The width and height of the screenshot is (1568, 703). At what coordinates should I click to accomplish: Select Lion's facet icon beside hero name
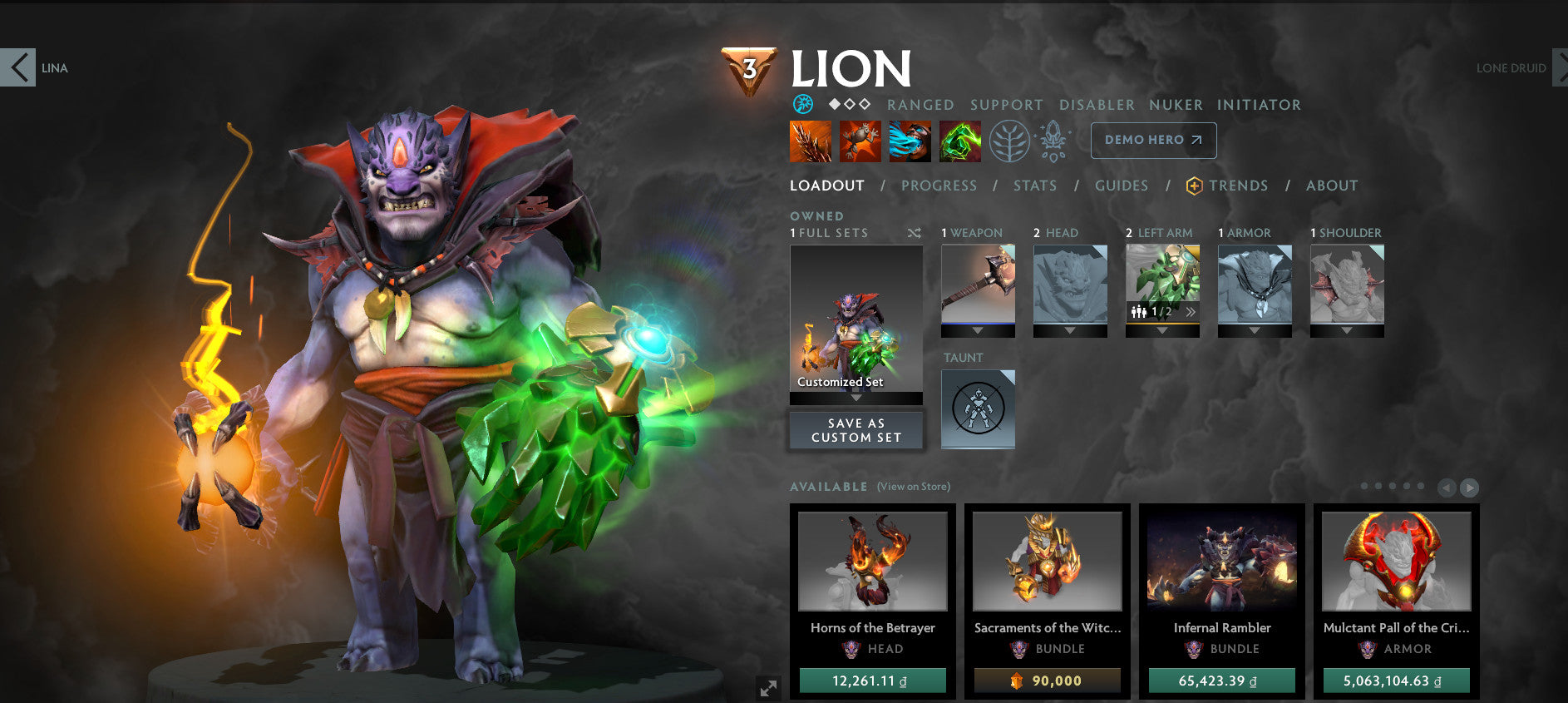(801, 105)
